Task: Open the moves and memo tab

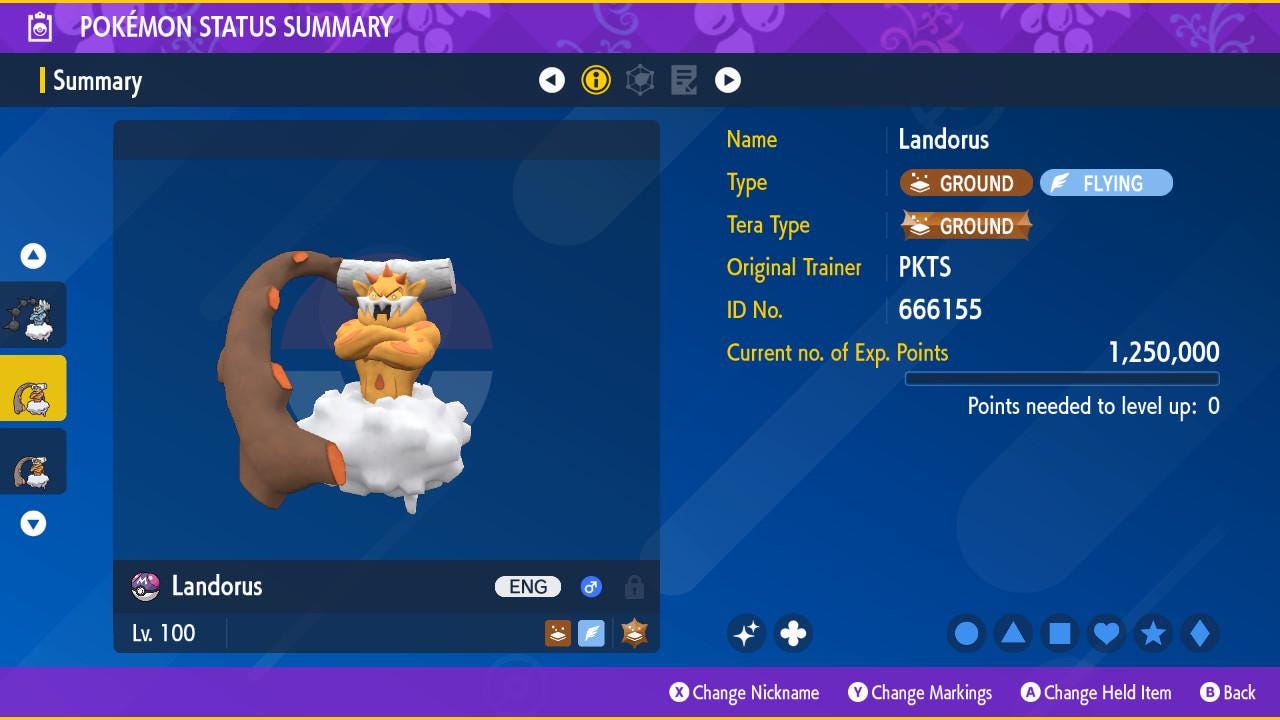Action: (x=684, y=80)
